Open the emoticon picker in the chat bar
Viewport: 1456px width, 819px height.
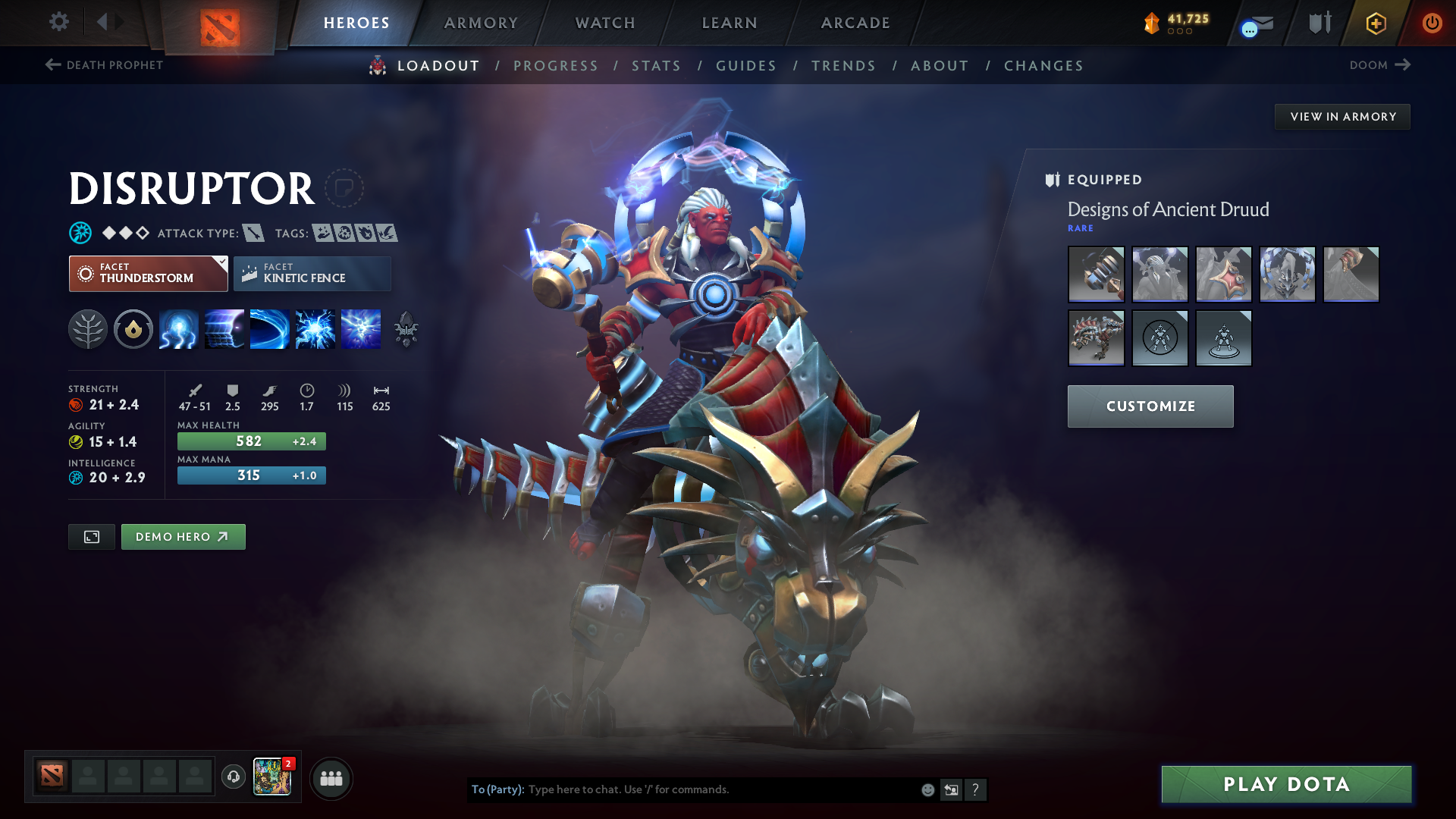click(x=927, y=789)
